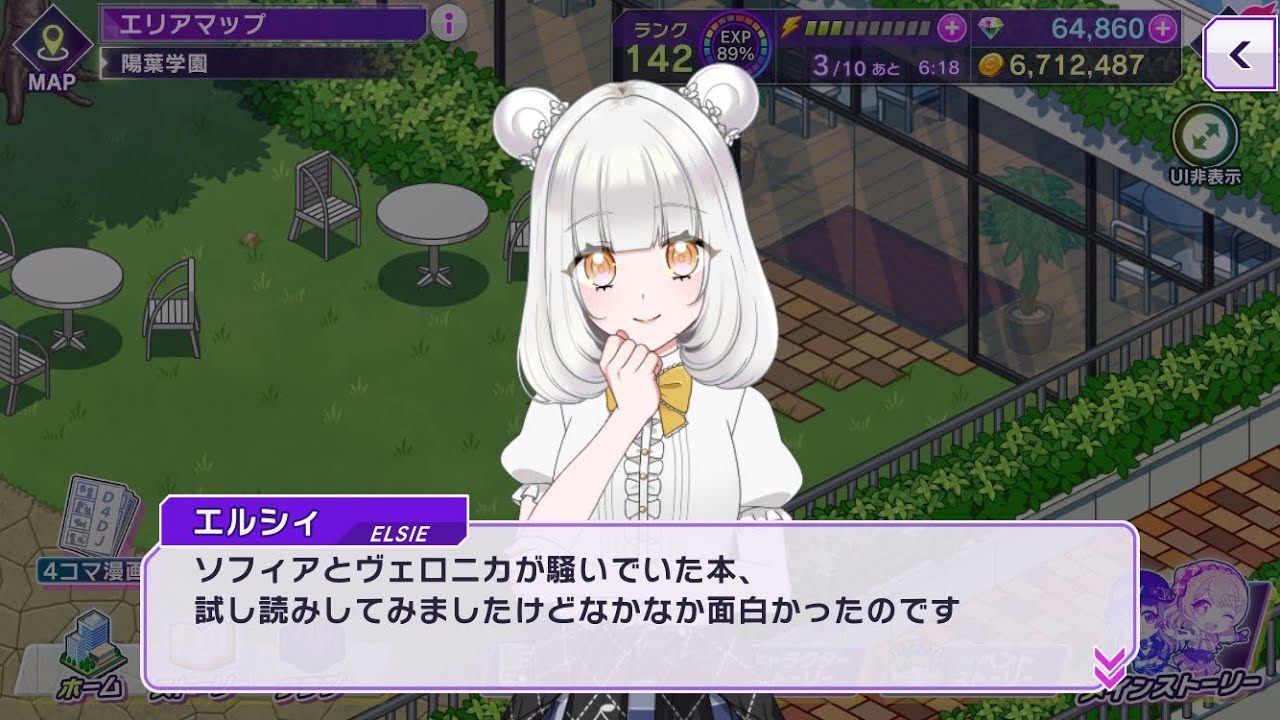Tap the lightning bolt stamina icon
The width and height of the screenshot is (1280, 720).
point(791,28)
